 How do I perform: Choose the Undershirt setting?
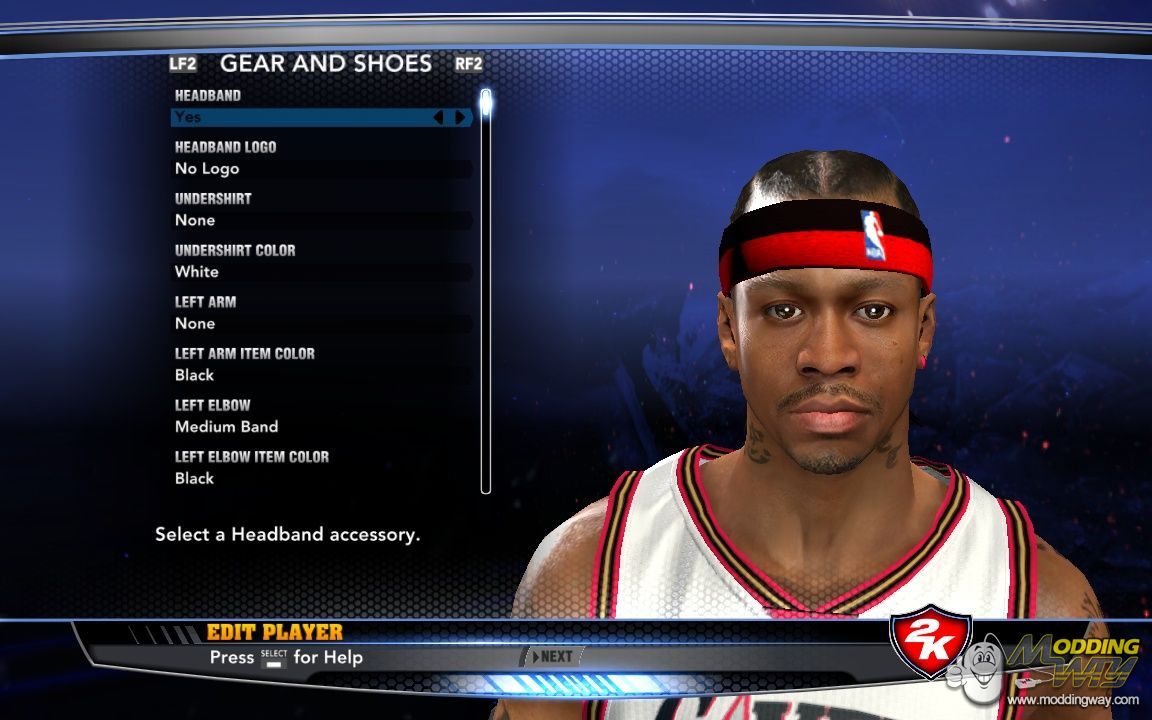tap(320, 220)
